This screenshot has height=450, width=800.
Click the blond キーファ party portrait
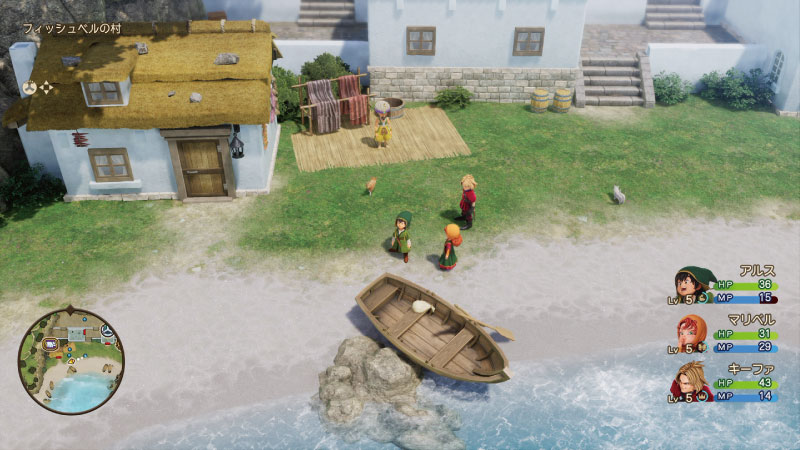click(x=691, y=381)
